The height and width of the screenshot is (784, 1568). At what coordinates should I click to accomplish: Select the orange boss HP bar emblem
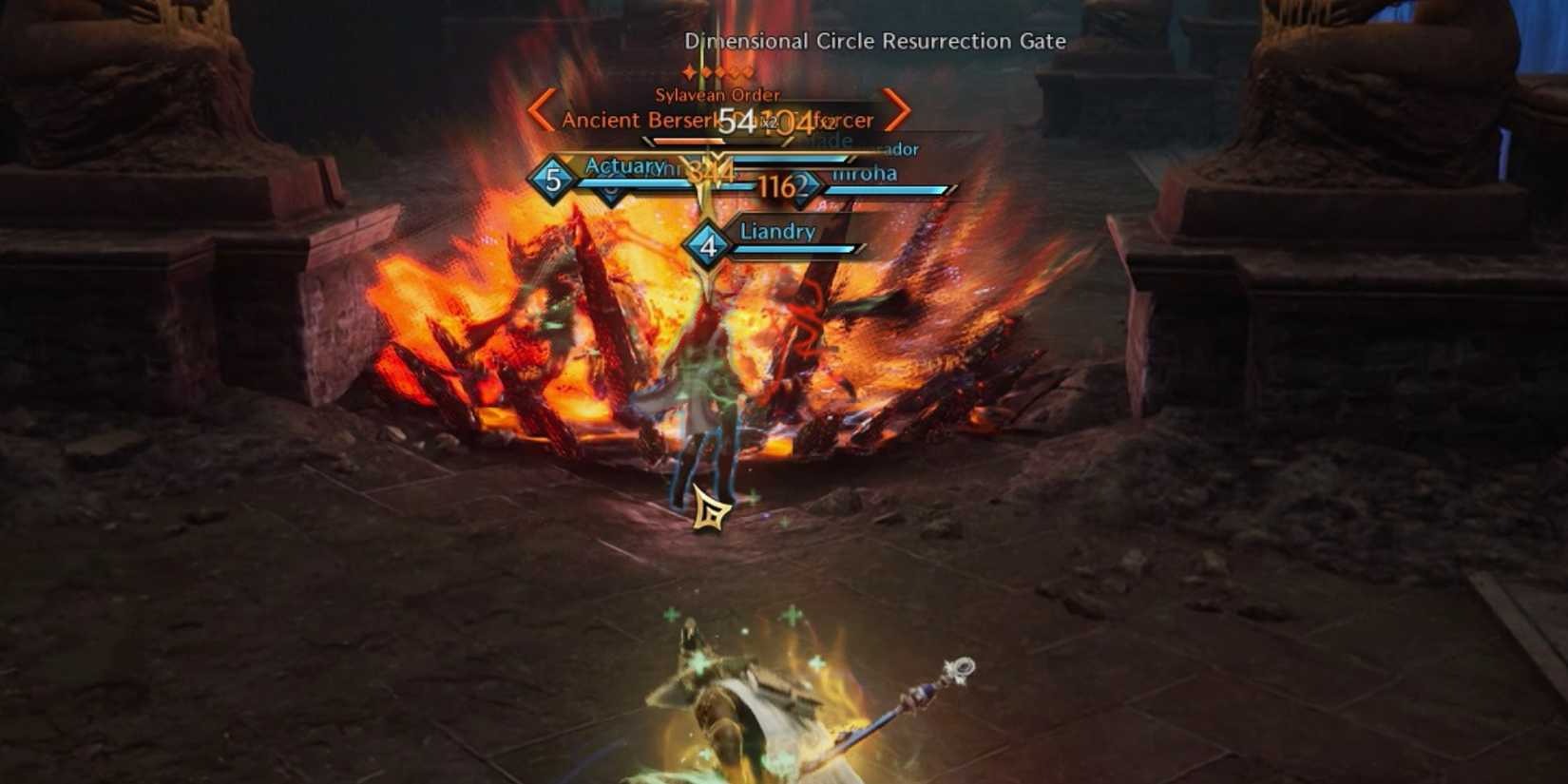coord(647,140)
